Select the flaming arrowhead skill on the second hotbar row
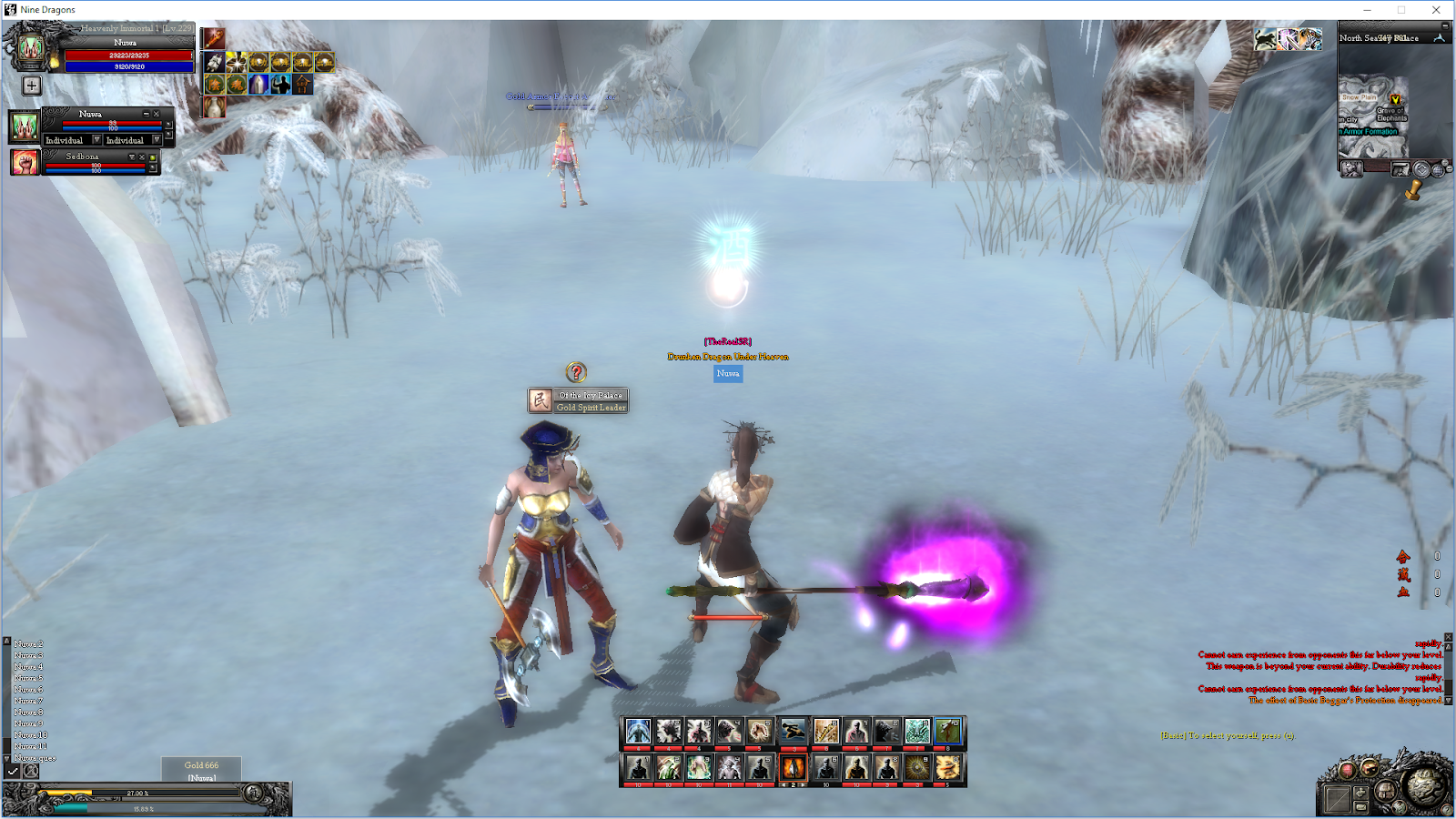1456x819 pixels. 794,769
